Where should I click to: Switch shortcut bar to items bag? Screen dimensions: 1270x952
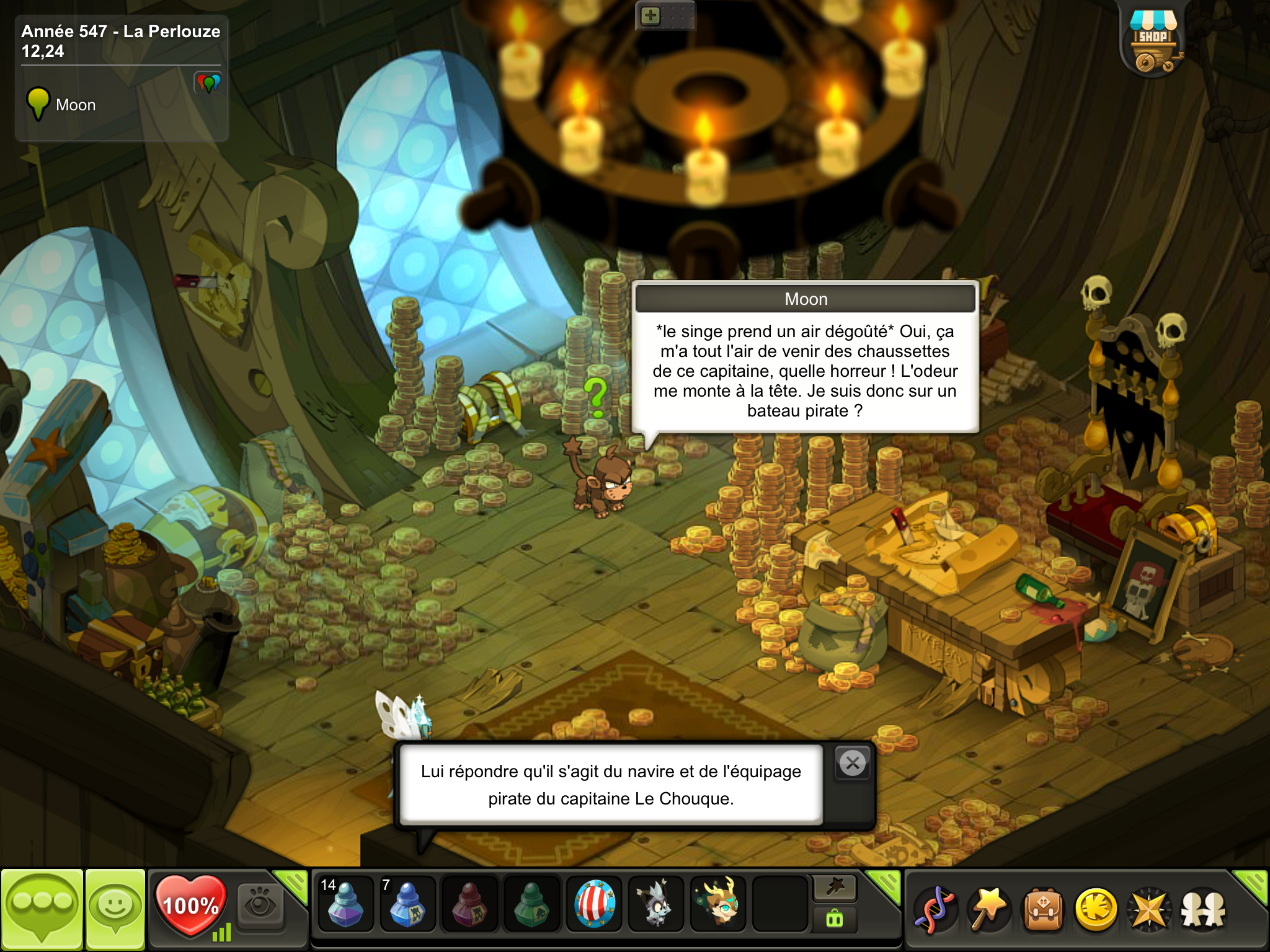click(x=835, y=919)
